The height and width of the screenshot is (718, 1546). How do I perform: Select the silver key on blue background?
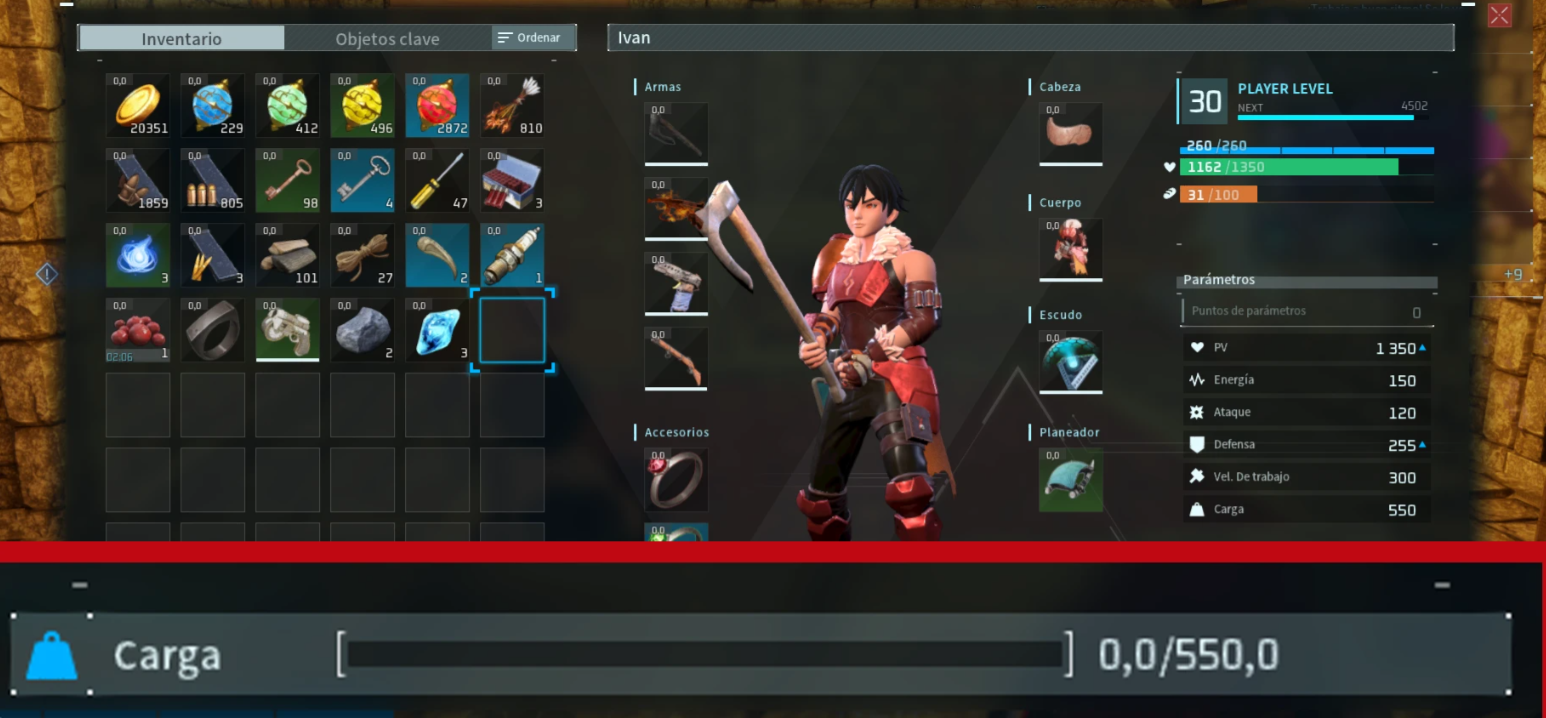pos(362,180)
